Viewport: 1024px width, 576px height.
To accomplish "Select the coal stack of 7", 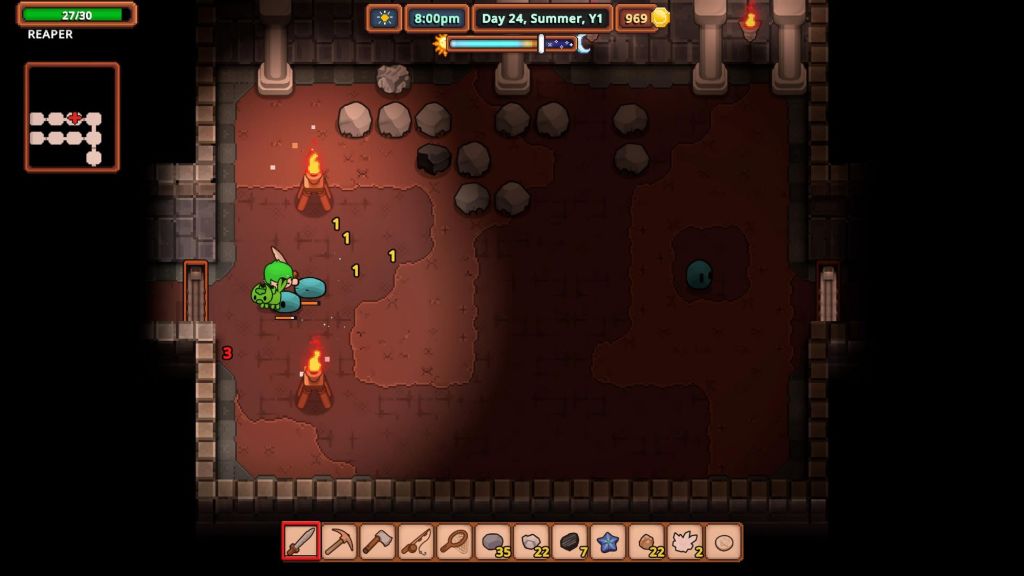I will [570, 542].
